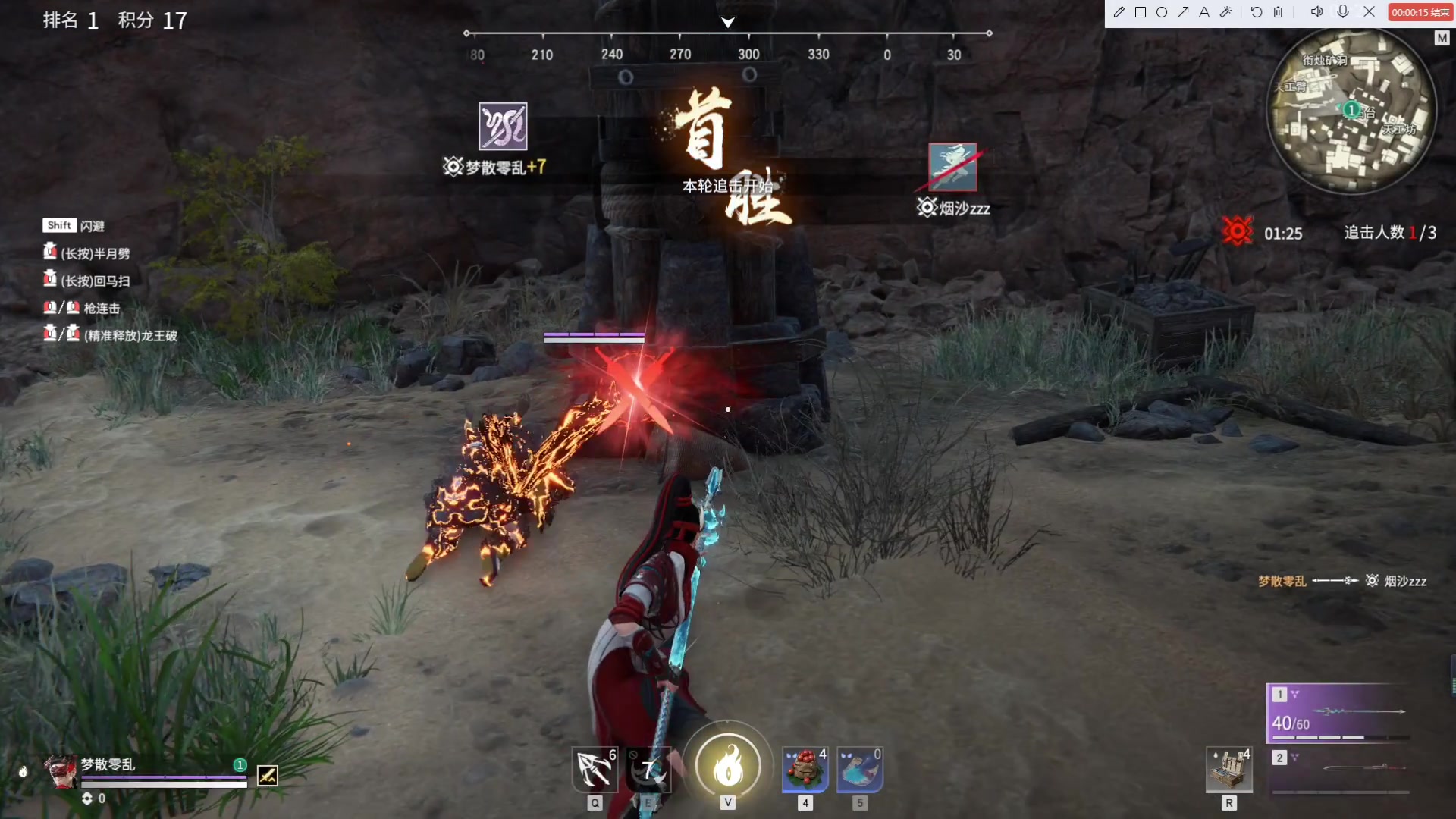Select the text annotation tool
The image size is (1456, 819).
(1205, 12)
